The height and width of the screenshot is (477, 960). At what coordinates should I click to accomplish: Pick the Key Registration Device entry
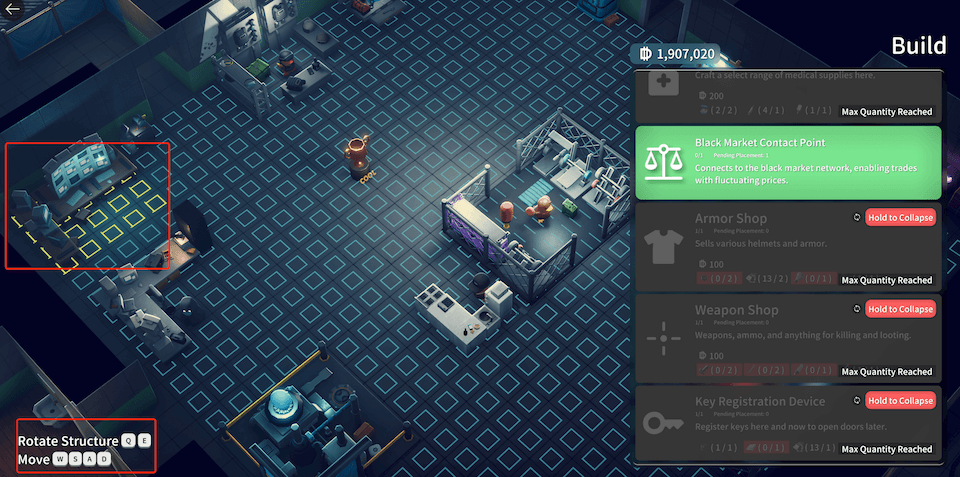760,424
